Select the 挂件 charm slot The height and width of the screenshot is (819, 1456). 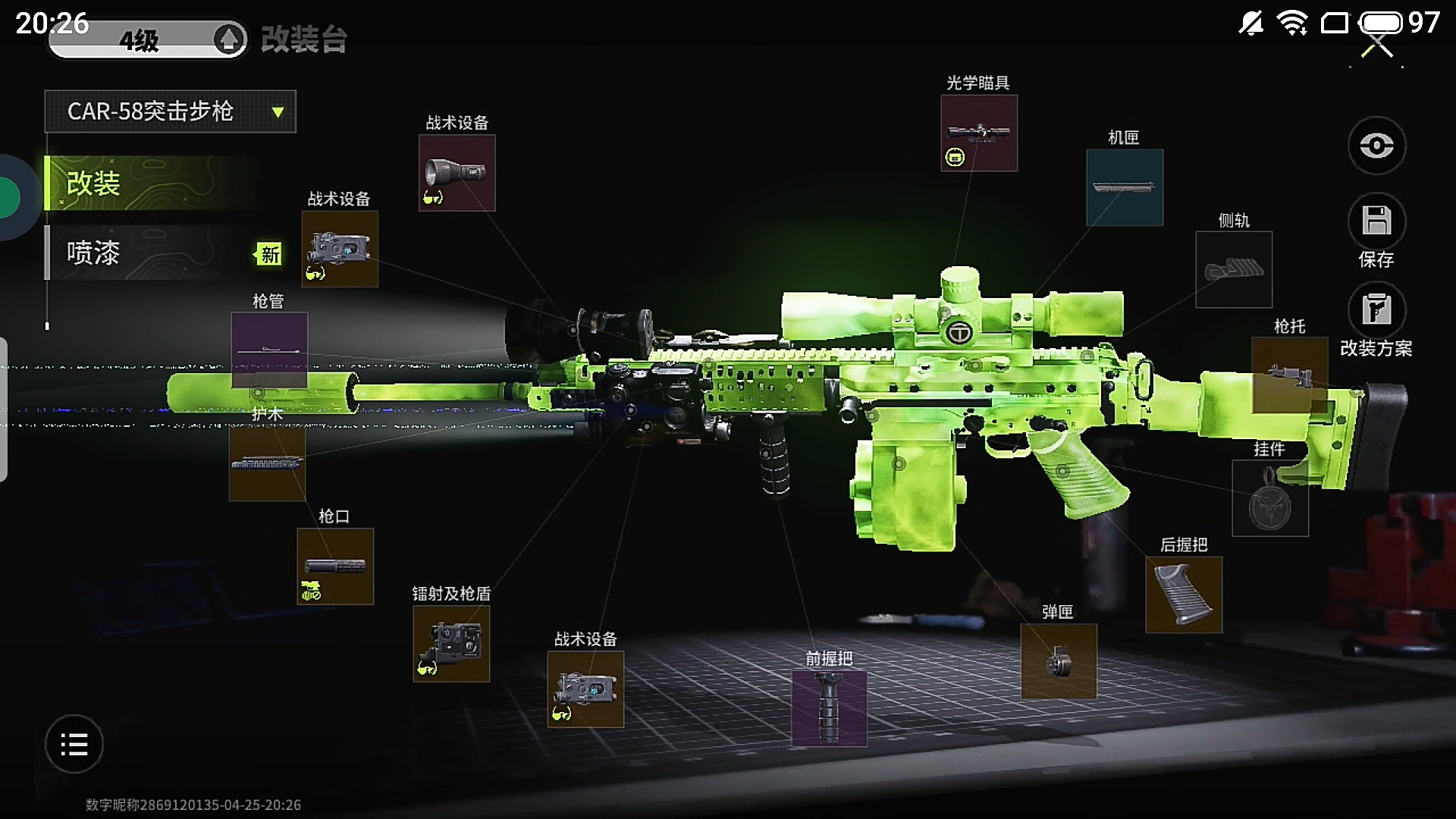(1269, 498)
